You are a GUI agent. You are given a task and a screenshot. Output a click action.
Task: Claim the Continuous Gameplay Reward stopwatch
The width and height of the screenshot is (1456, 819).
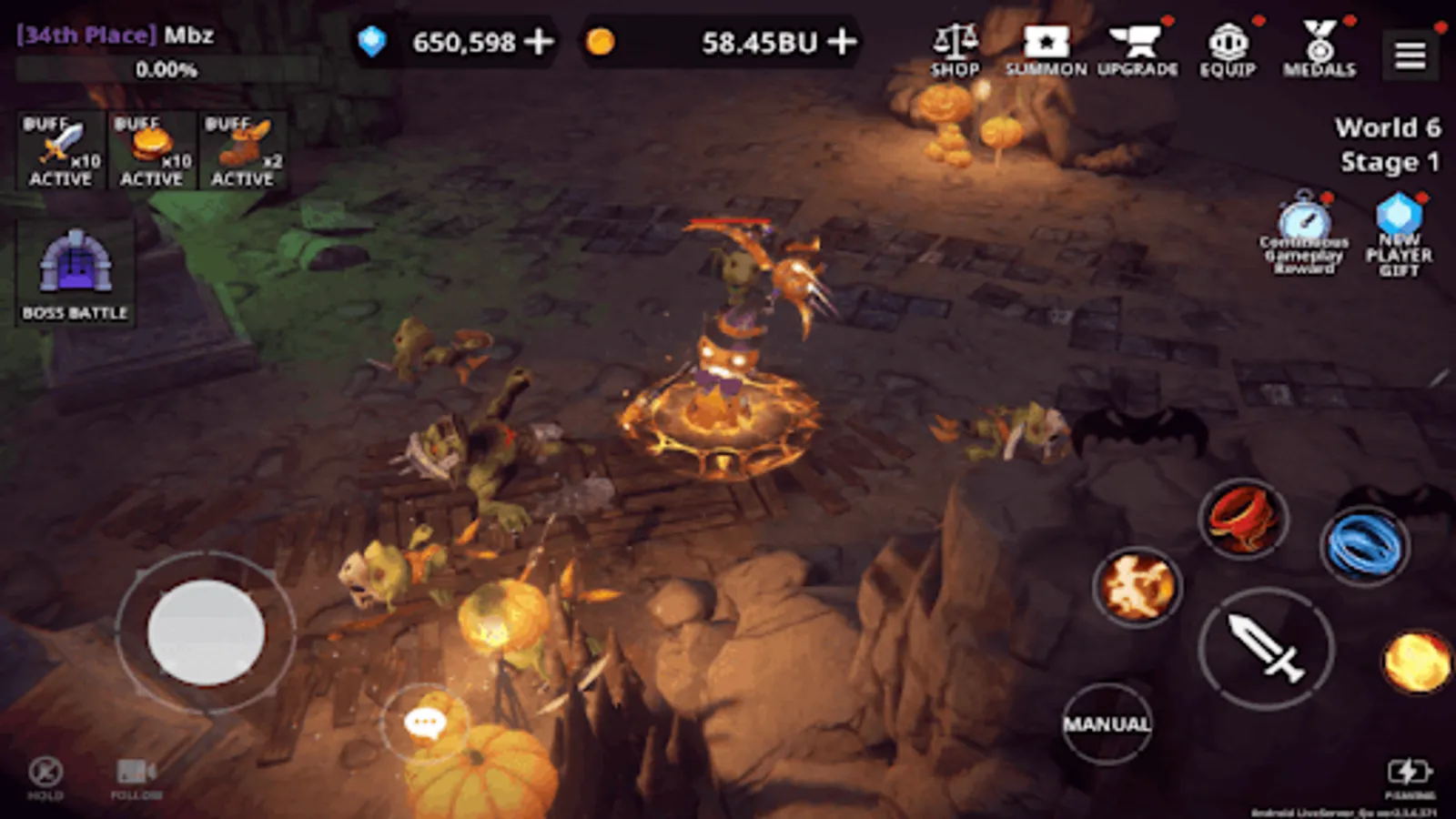(x=1303, y=226)
